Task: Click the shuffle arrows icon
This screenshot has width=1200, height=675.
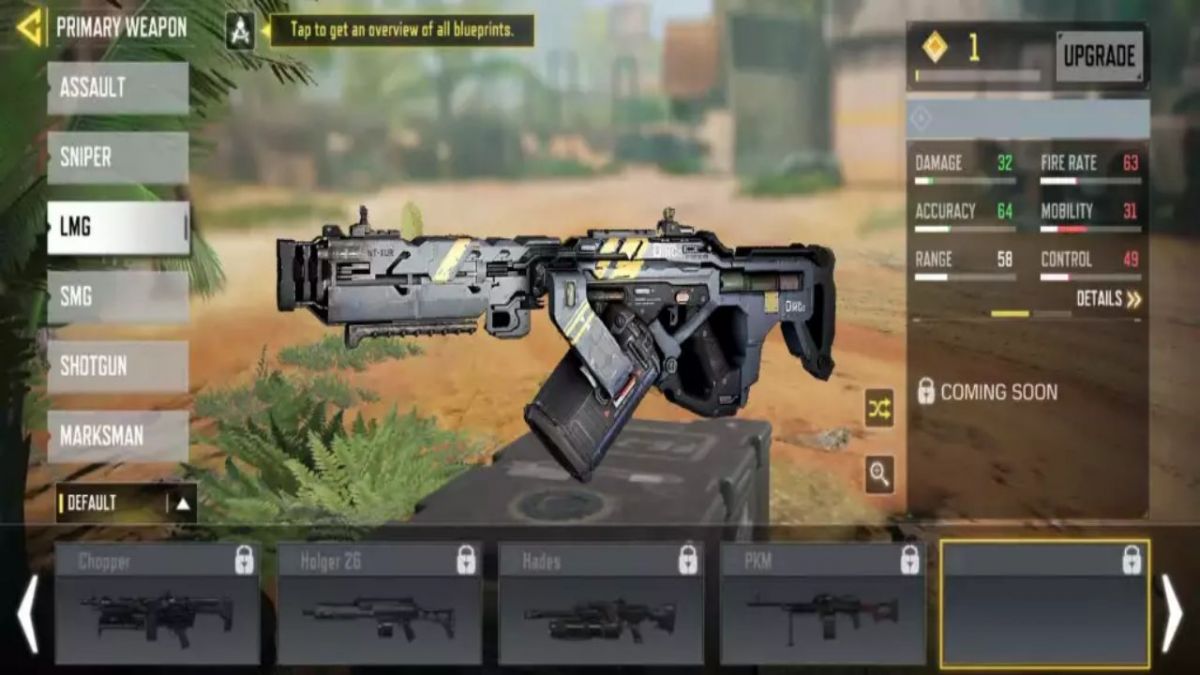Action: 879,408
